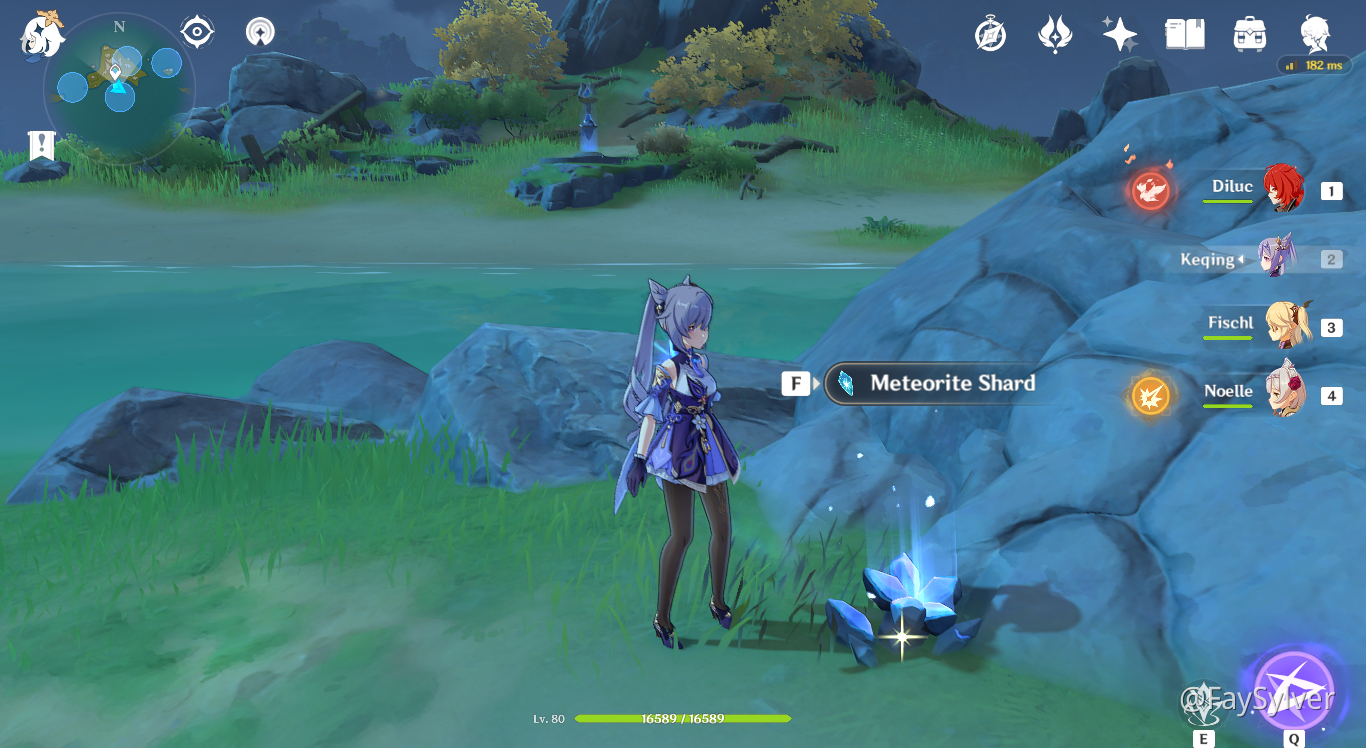Toggle elemental sight with the eye icon
This screenshot has height=748, width=1366.
tap(196, 31)
